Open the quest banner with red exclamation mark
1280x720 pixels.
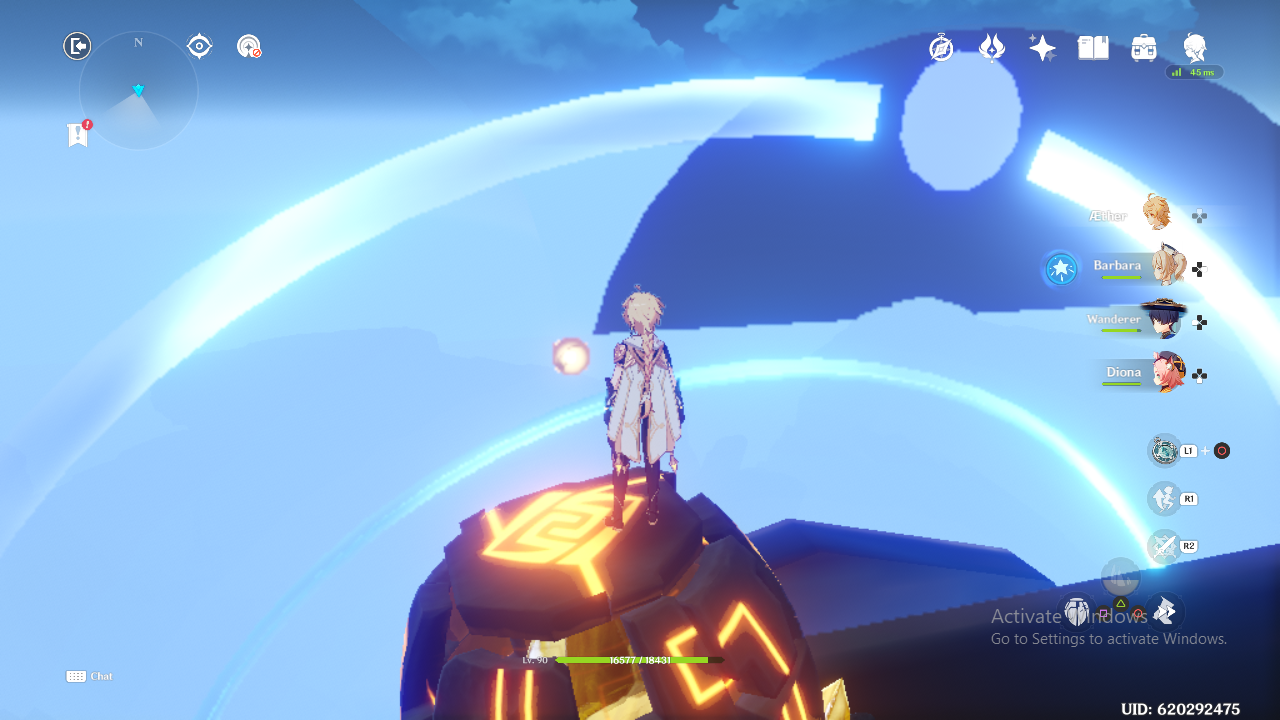pyautogui.click(x=78, y=133)
